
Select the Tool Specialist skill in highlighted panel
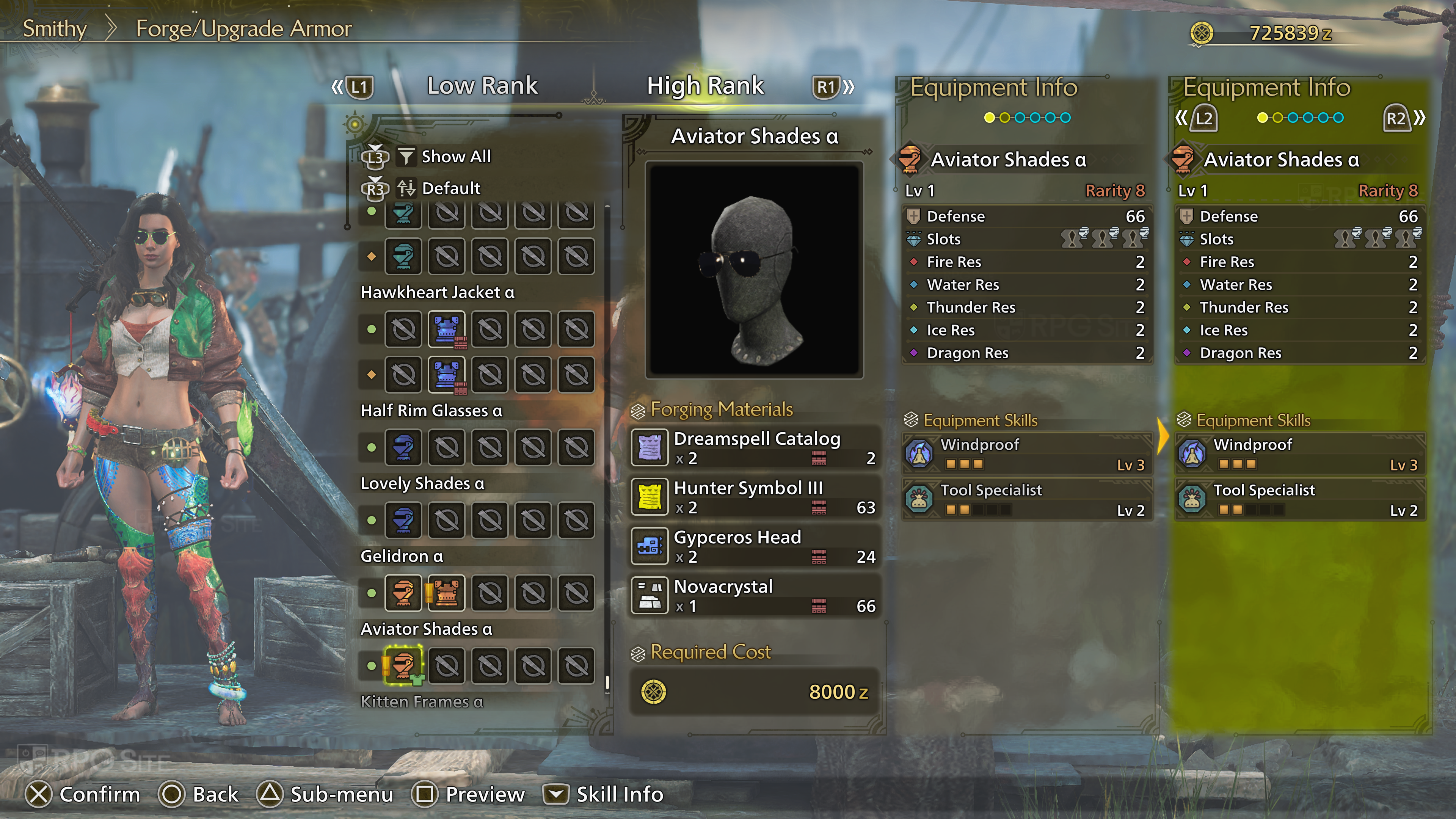(1299, 500)
